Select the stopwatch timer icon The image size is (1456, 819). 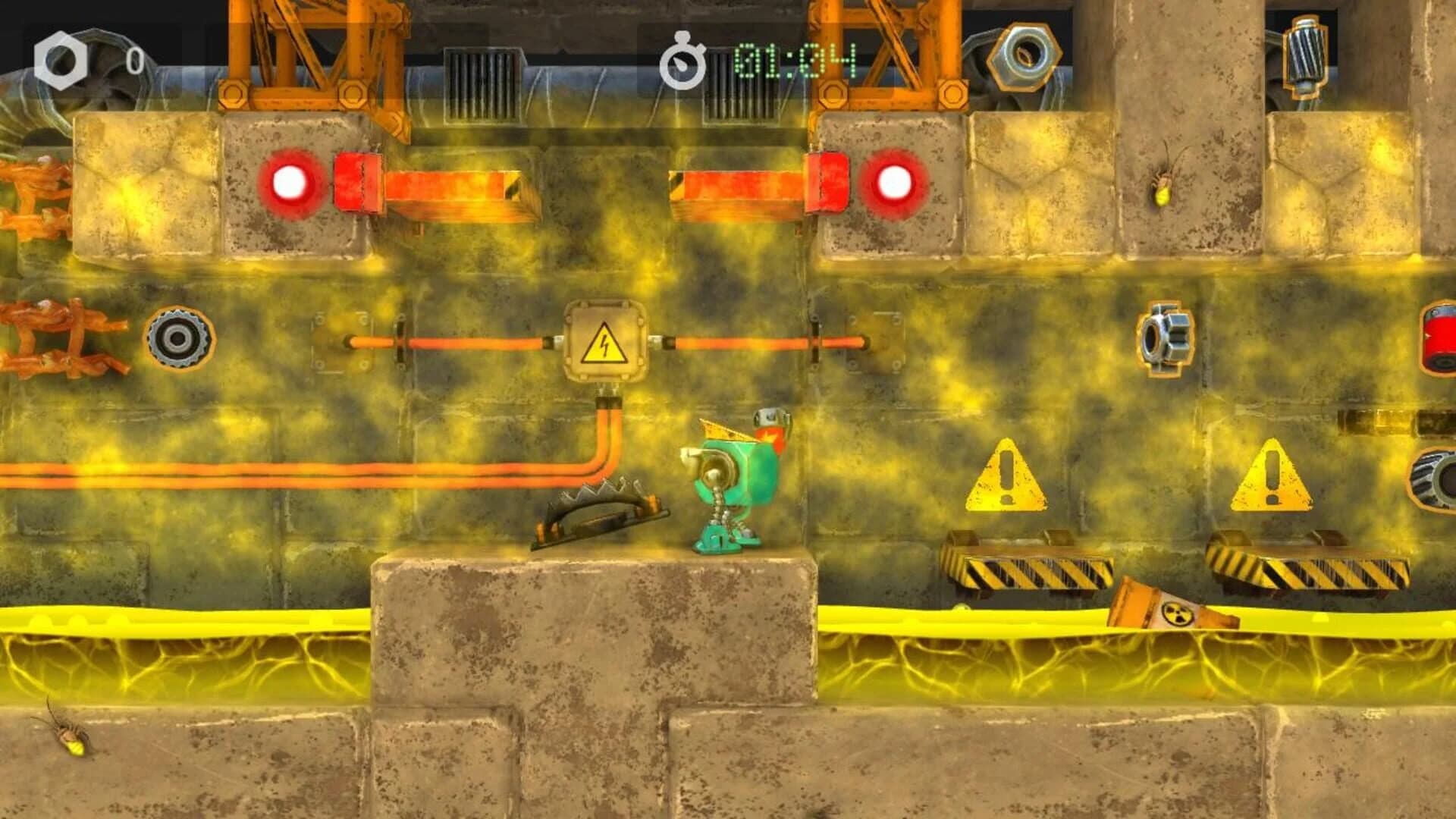[x=681, y=59]
